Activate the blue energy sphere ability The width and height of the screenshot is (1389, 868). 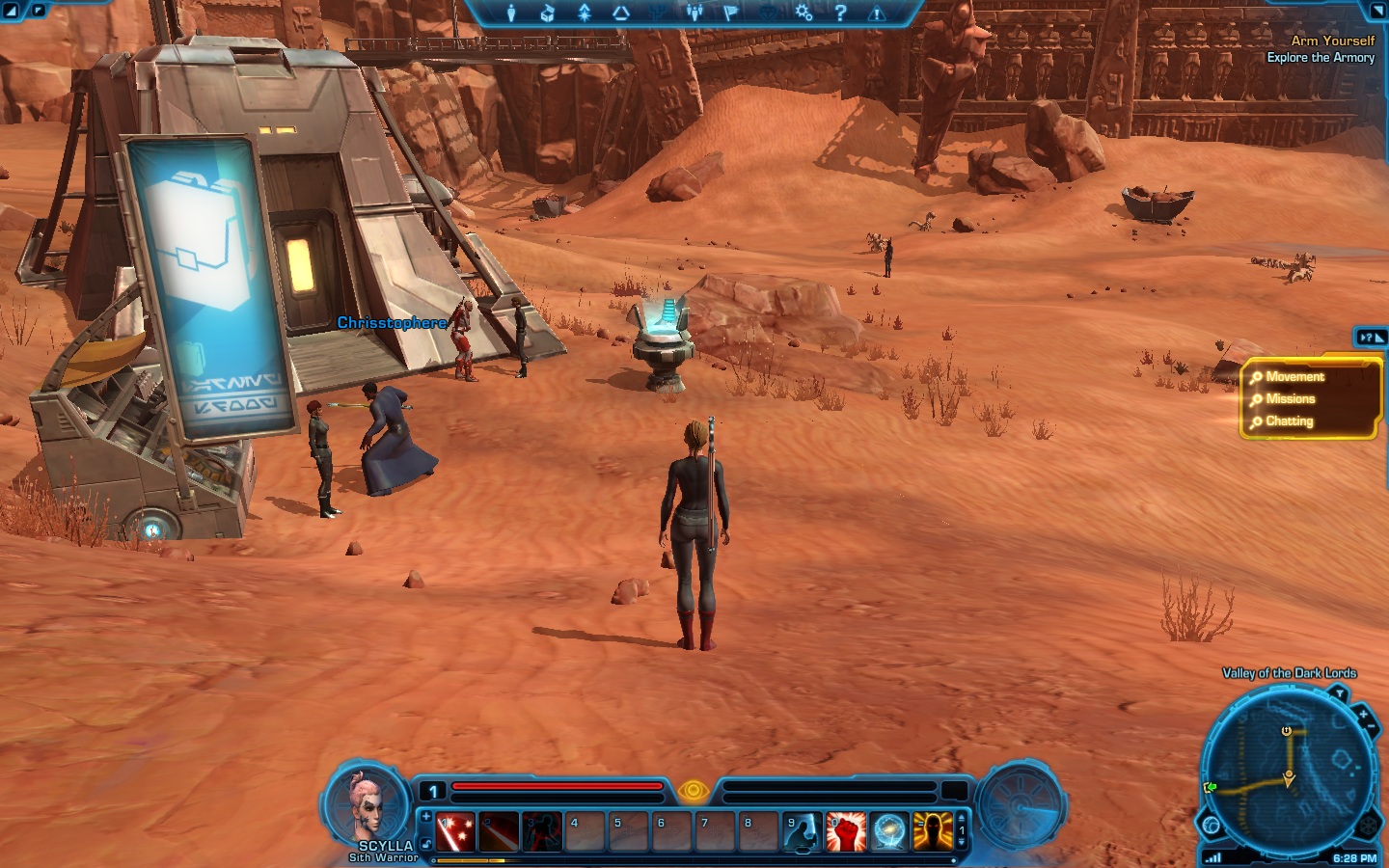(888, 831)
